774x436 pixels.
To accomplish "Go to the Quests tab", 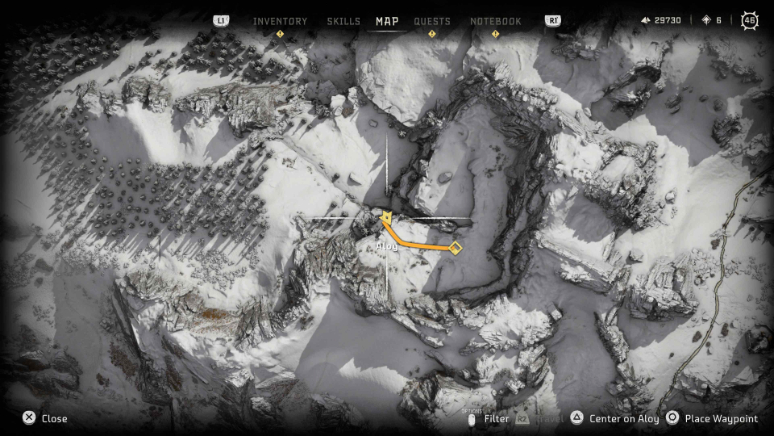I will click(x=432, y=21).
